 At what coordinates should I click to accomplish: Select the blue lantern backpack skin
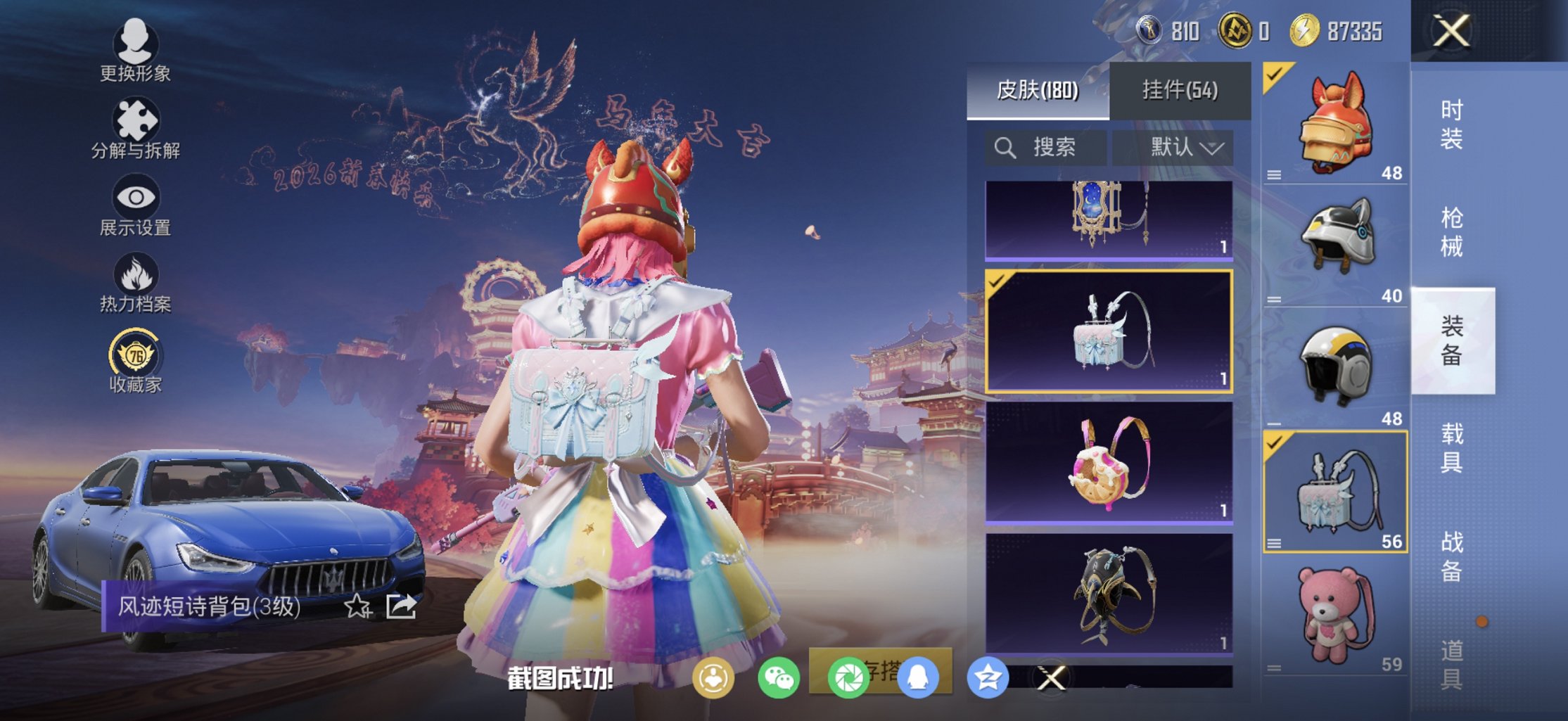[1109, 219]
